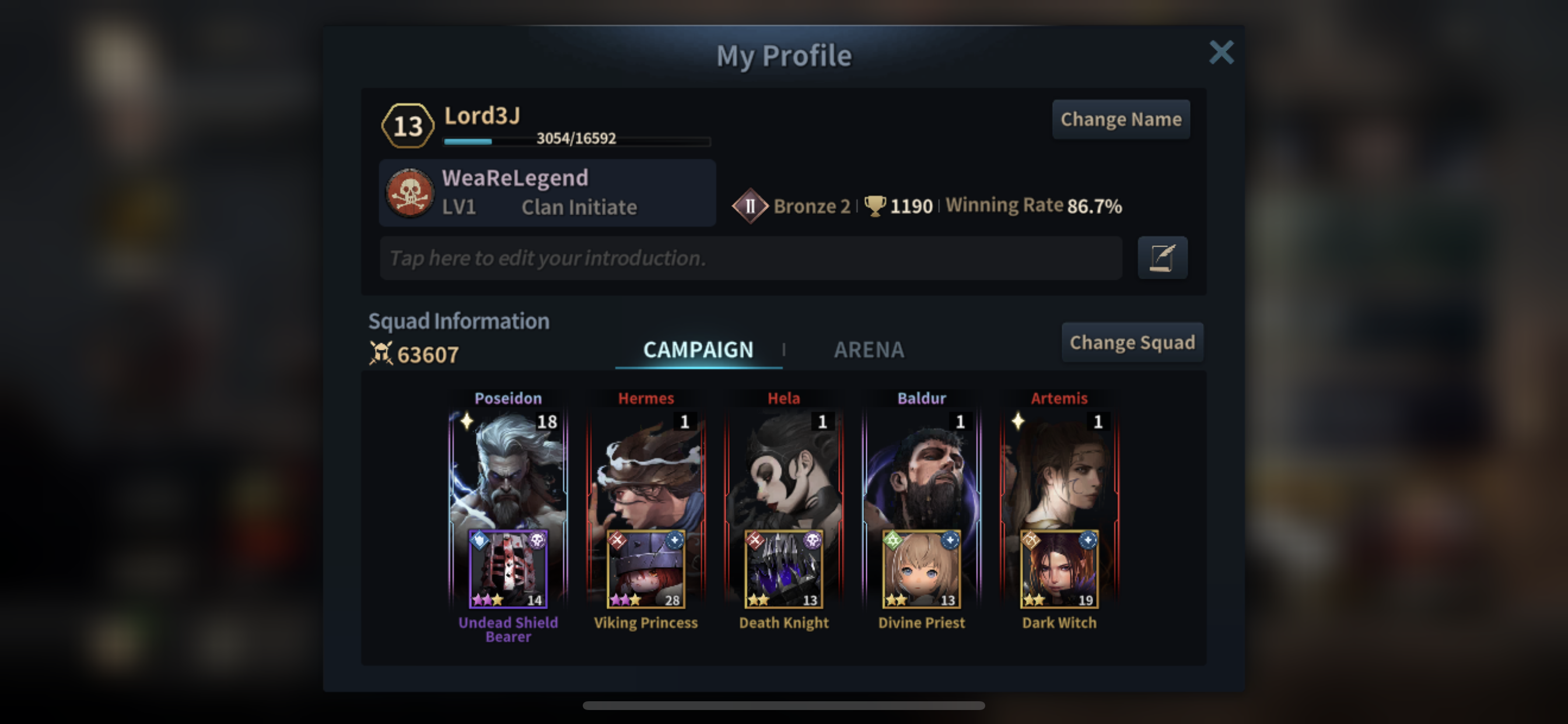Open the Death Knight unit

[x=783, y=570]
